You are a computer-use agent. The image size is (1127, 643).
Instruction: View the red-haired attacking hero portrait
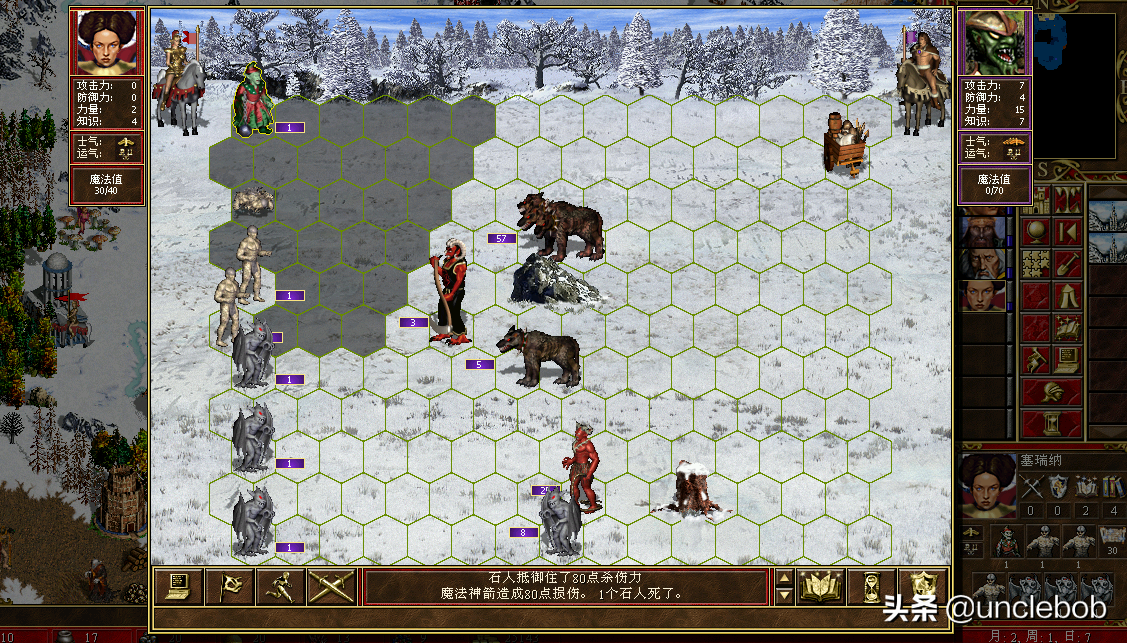(x=108, y=42)
